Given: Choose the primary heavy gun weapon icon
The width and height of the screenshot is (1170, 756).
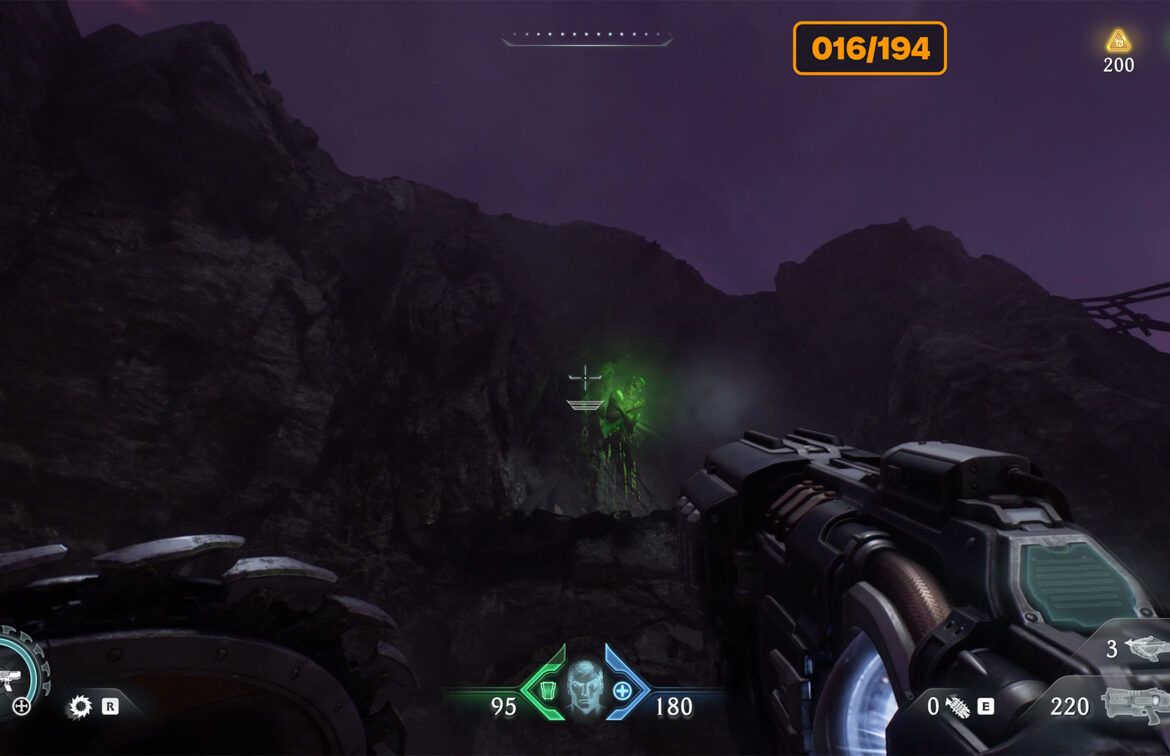Looking at the screenshot, I should [x=1133, y=706].
